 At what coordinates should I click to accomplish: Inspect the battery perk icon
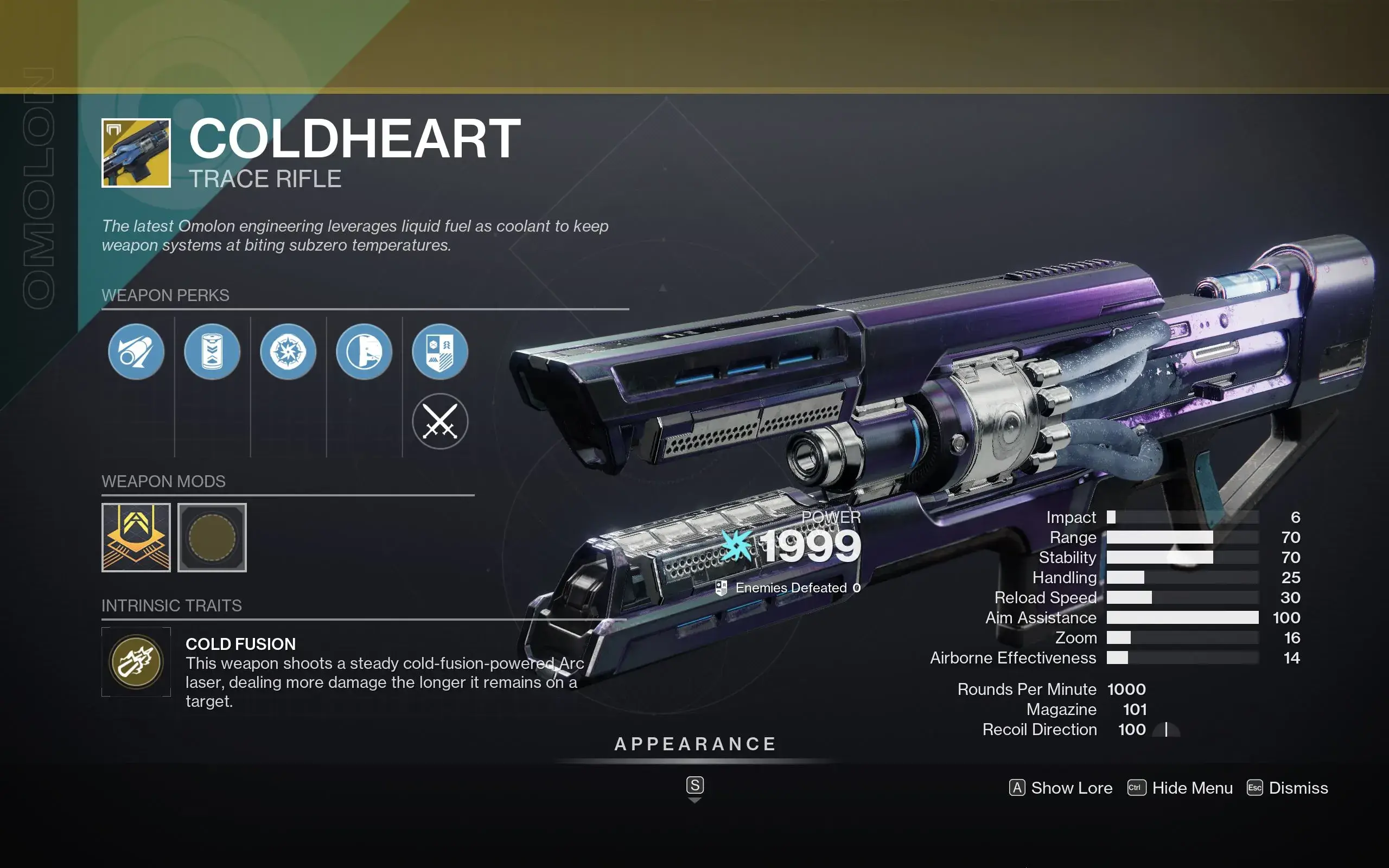pyautogui.click(x=212, y=352)
